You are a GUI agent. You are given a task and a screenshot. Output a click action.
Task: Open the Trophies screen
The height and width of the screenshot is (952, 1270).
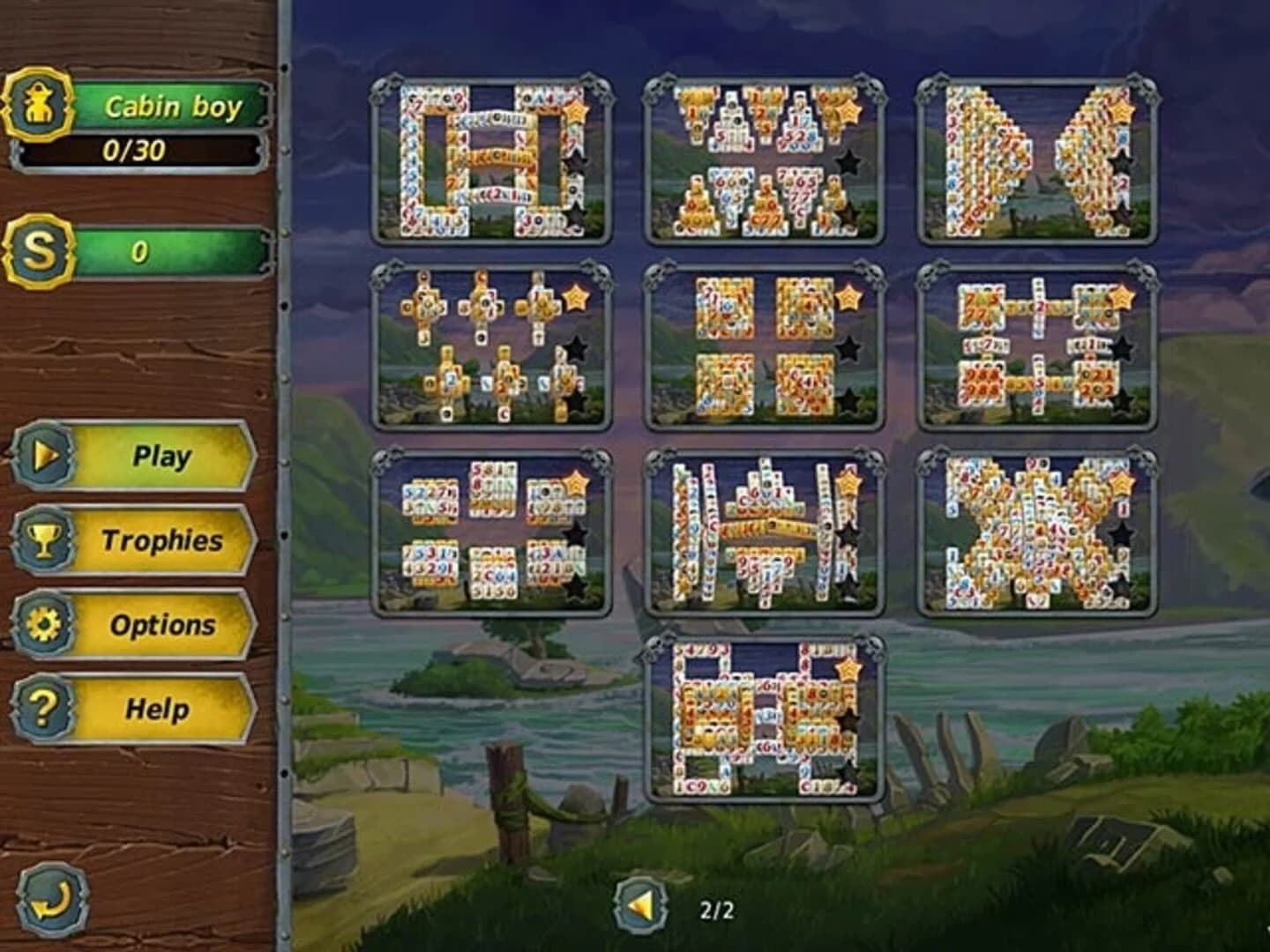(x=163, y=541)
